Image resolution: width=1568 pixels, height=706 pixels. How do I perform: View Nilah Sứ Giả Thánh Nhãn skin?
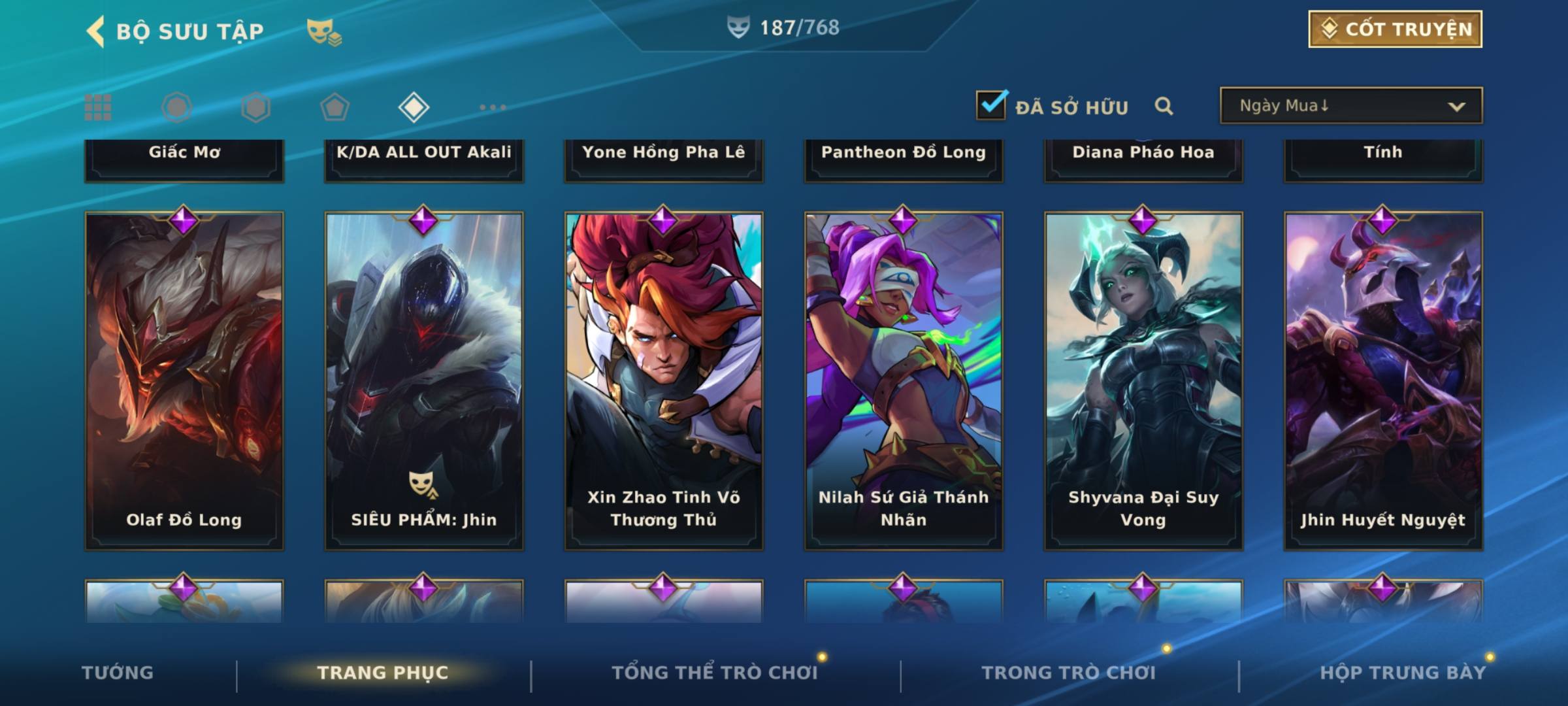904,380
